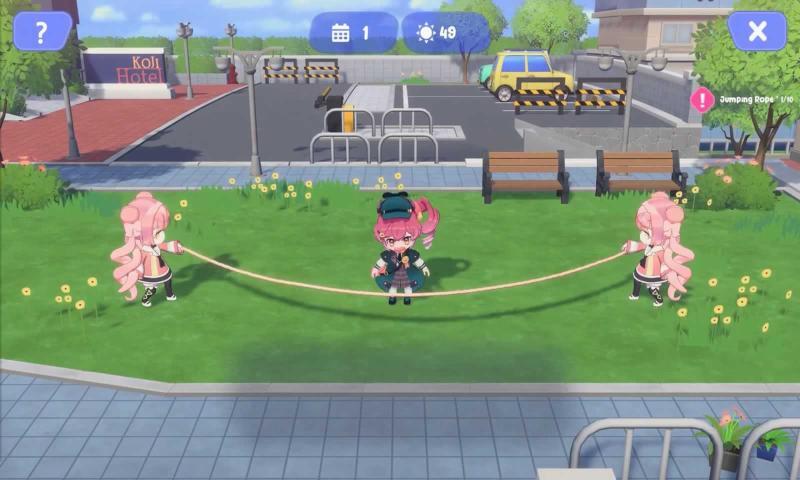This screenshot has width=800, height=480.
Task: Tap the sun energy counter
Action: (445, 33)
